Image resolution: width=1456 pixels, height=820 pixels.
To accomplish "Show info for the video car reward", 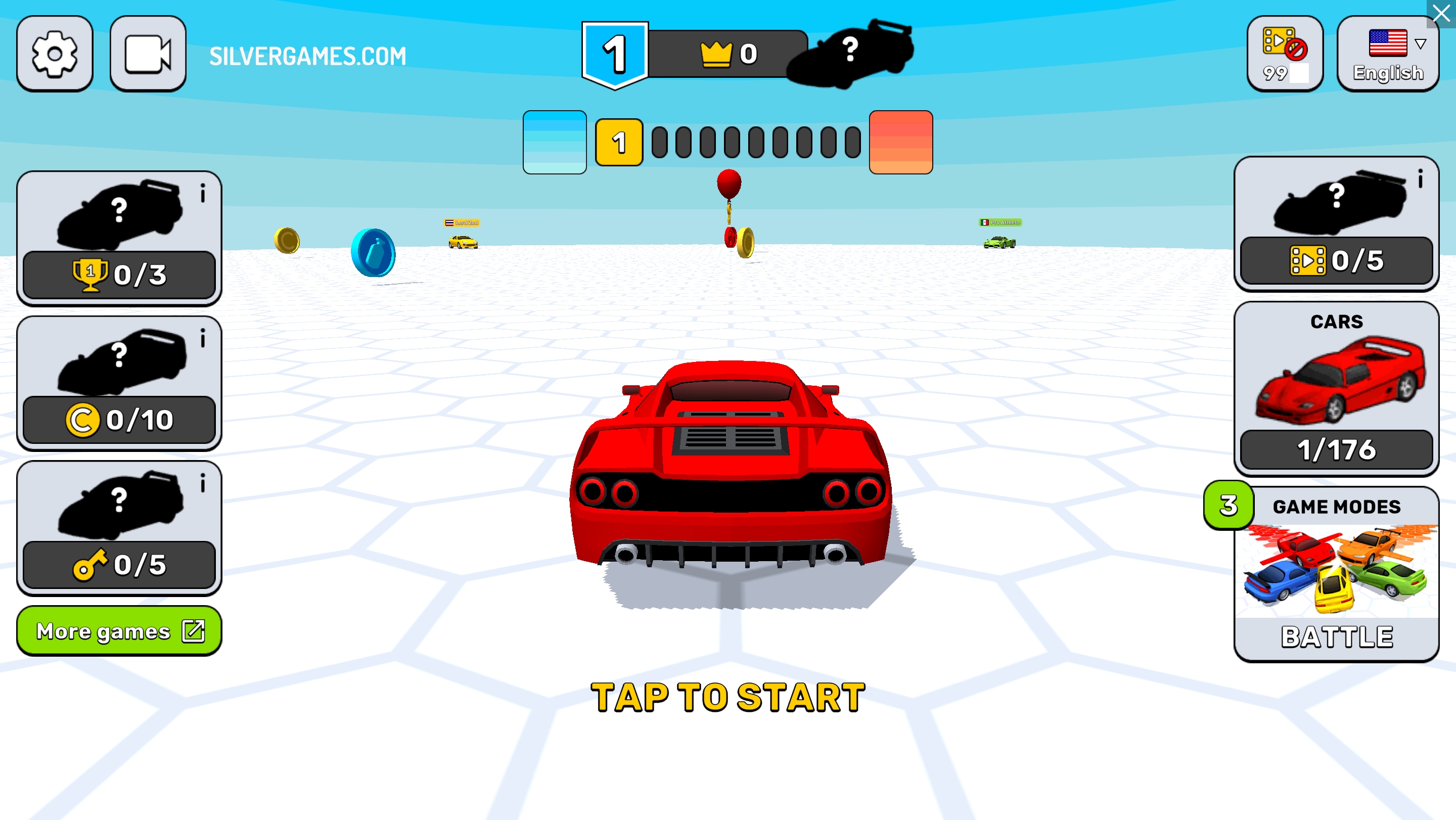I will [x=1420, y=179].
